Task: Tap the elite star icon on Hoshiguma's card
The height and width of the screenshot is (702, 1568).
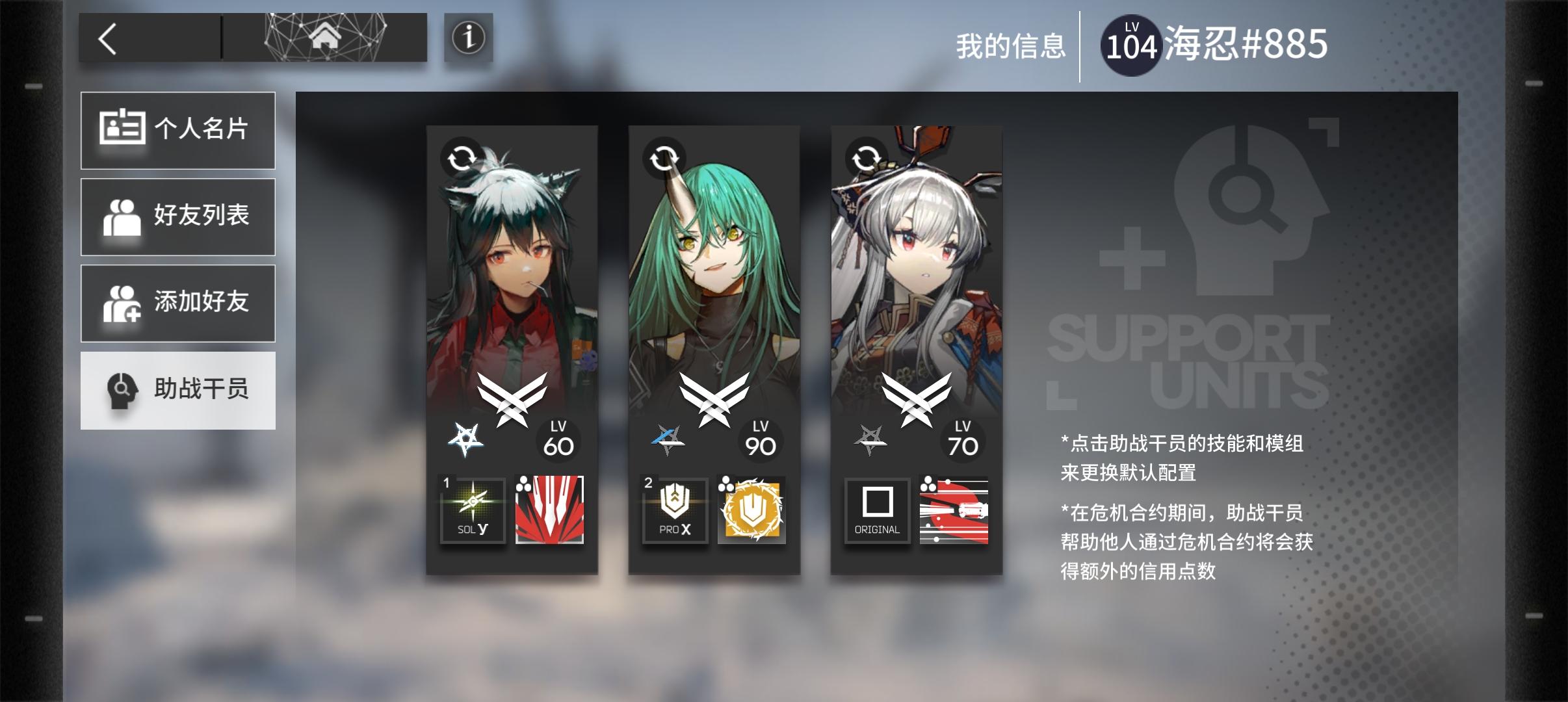Action: click(667, 437)
